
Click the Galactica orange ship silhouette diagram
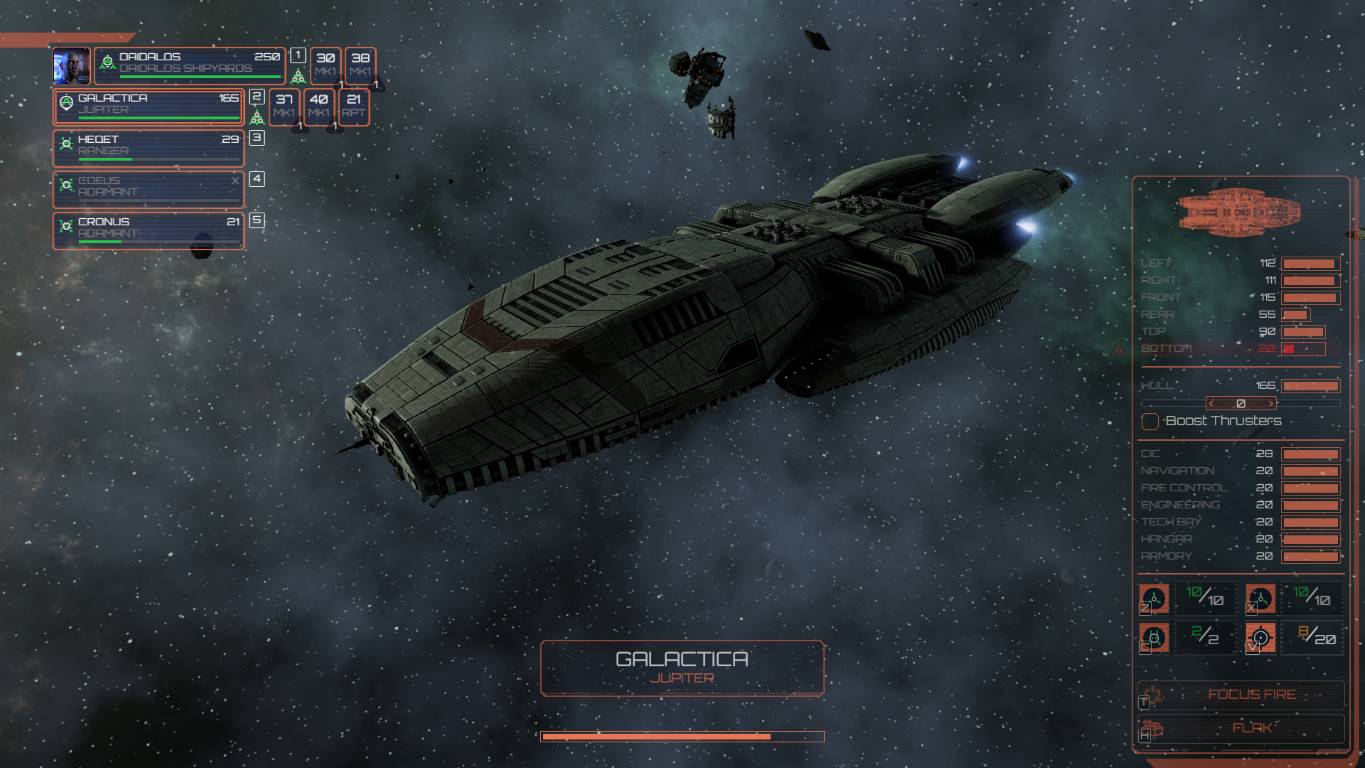[x=1240, y=211]
